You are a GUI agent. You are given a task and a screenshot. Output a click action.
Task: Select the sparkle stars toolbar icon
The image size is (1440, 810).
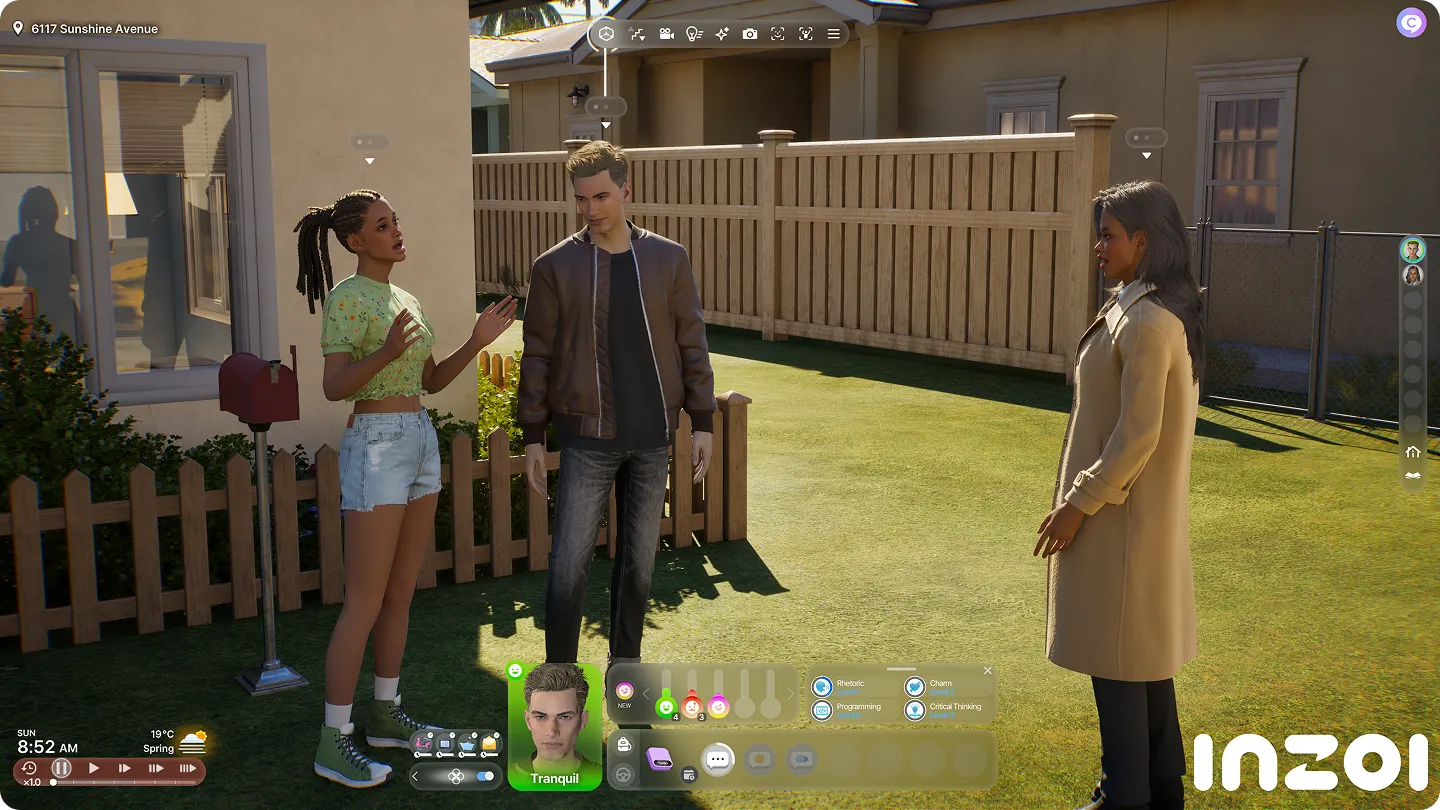pos(721,34)
